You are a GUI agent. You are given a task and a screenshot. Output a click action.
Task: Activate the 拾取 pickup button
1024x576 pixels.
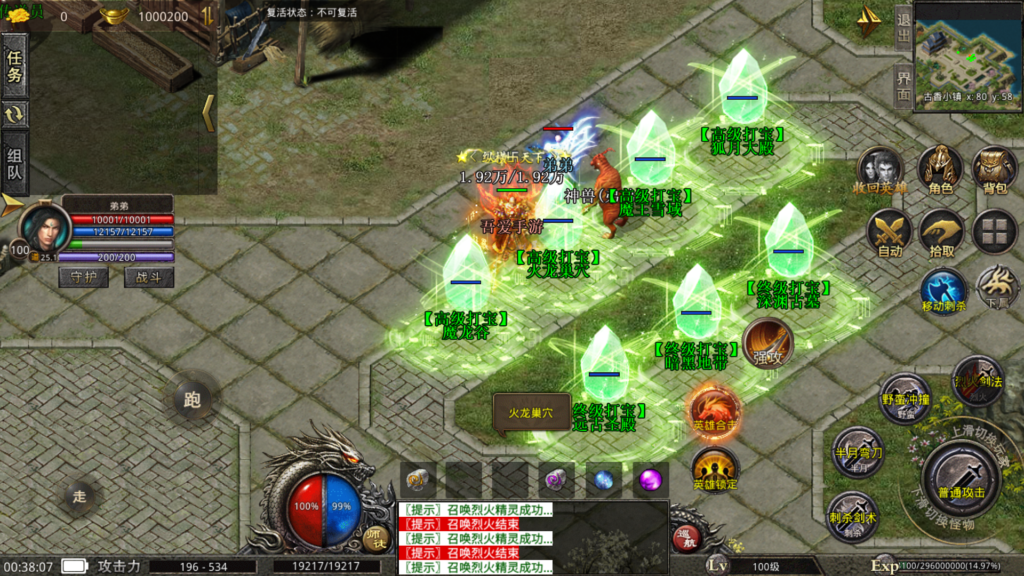point(941,232)
